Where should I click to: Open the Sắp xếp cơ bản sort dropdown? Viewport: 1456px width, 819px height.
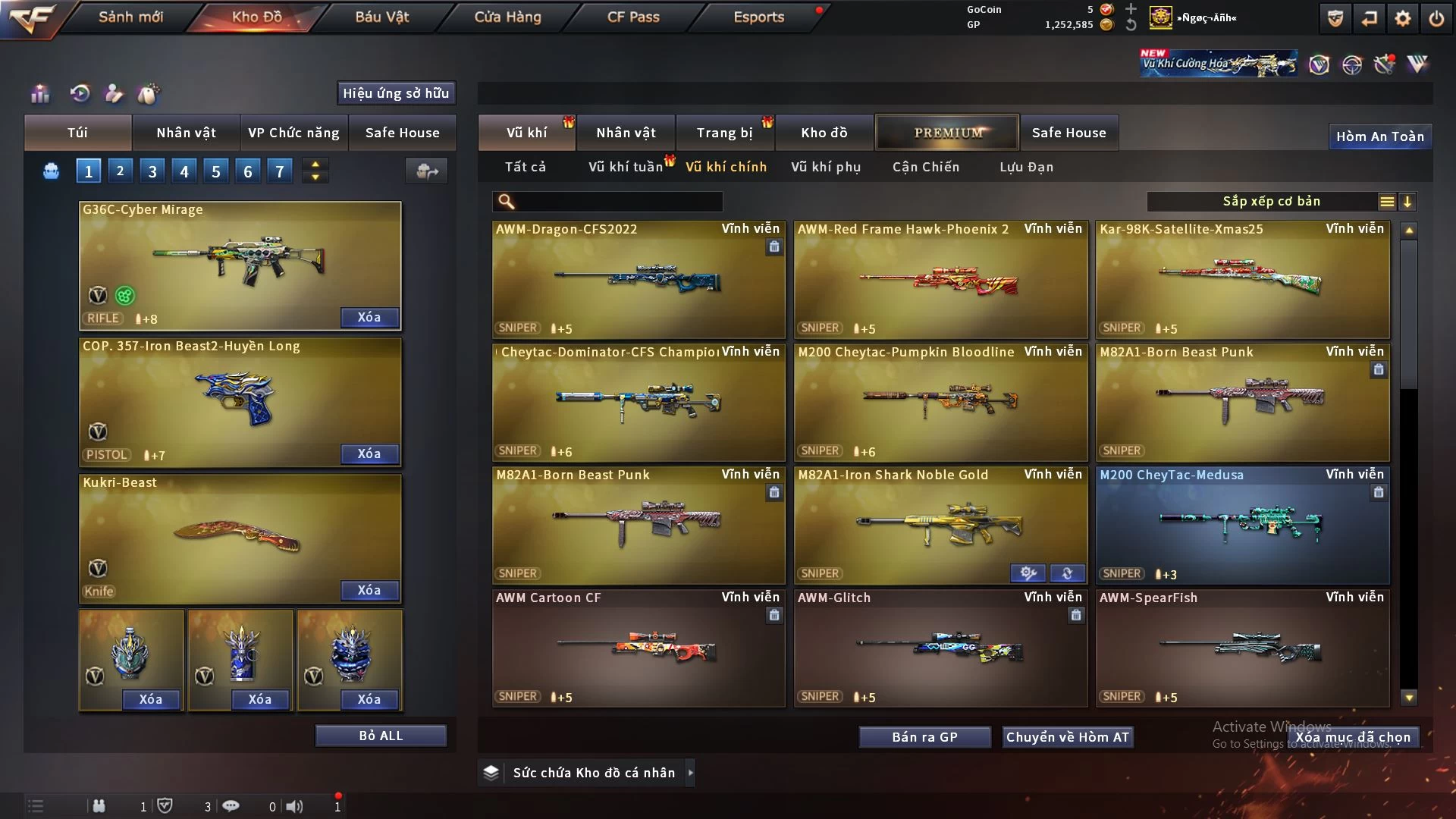click(1271, 202)
